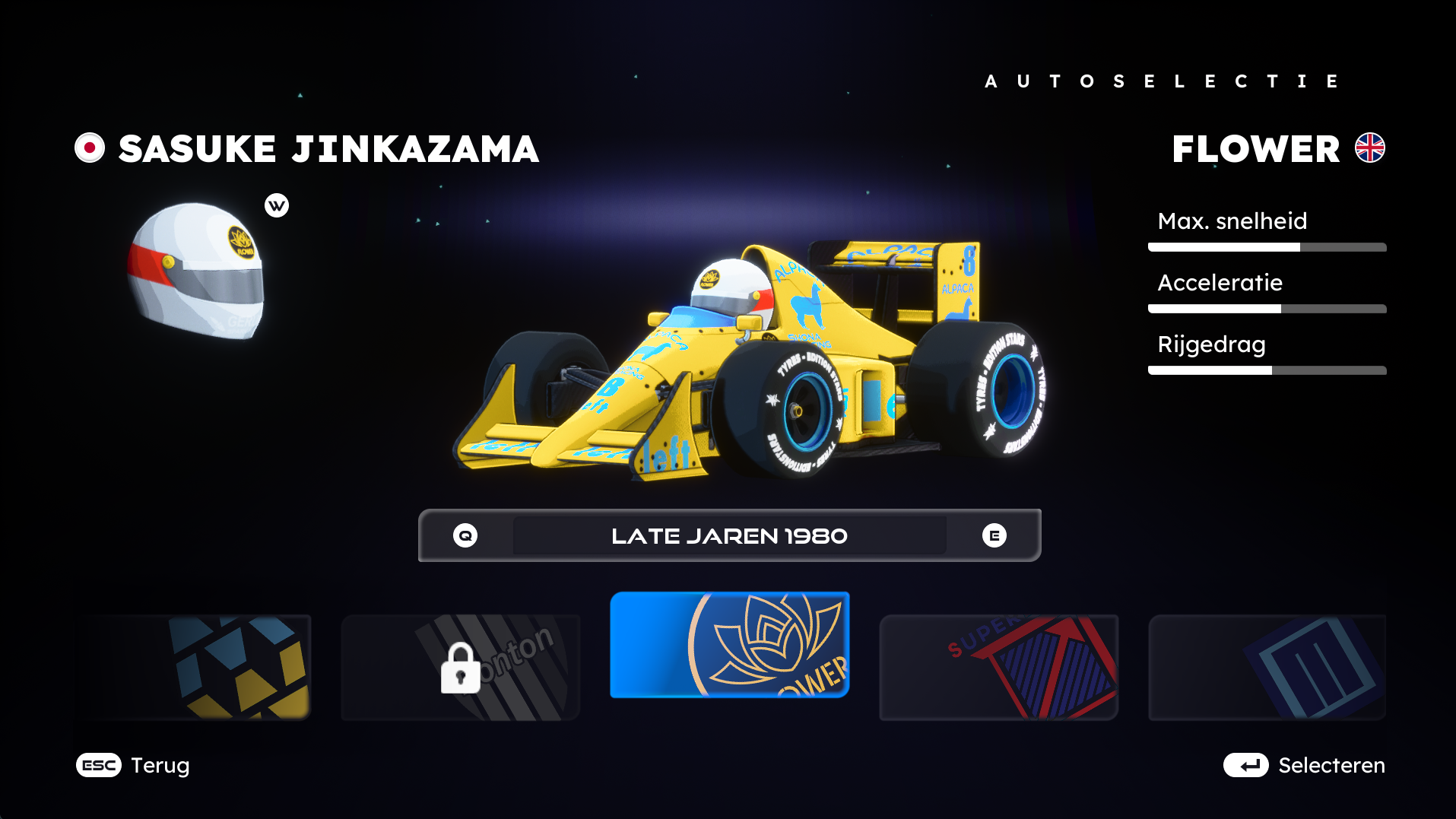Click the Late Jaren 1980 era selector
The width and height of the screenshot is (1456, 819).
coord(729,535)
